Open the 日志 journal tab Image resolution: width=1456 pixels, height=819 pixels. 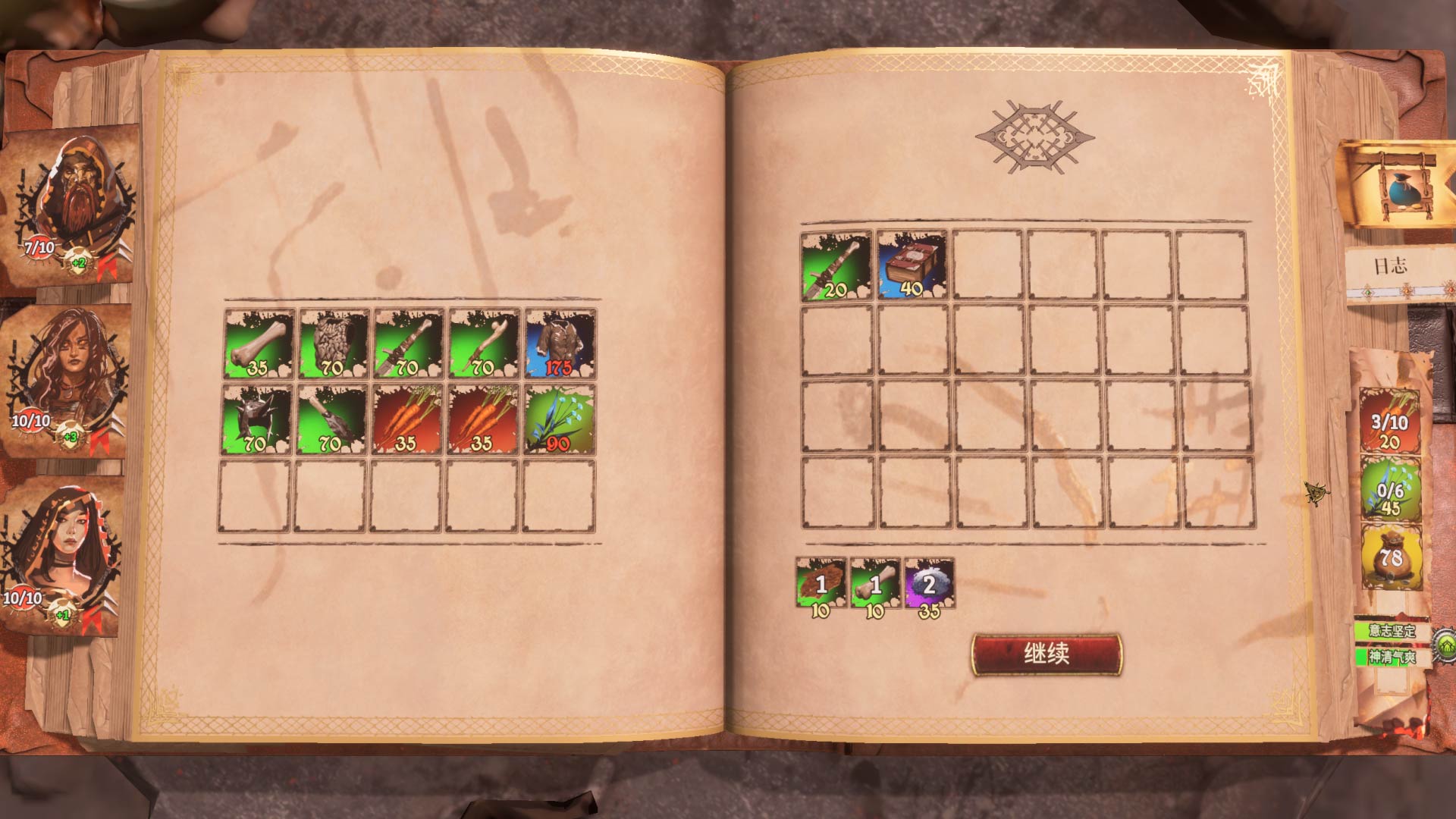(1390, 266)
